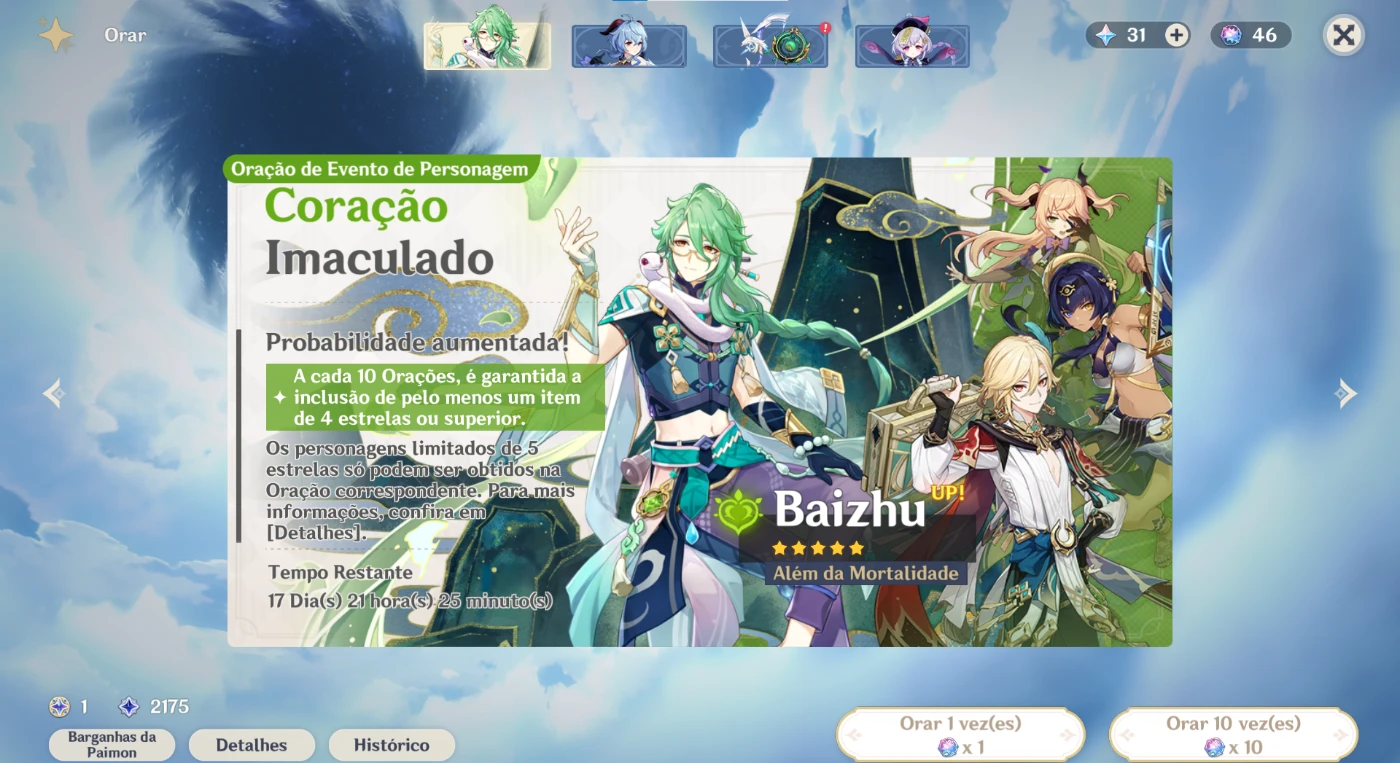The width and height of the screenshot is (1400, 763).
Task: Switch to the Ganyu banner tab
Action: pos(629,44)
